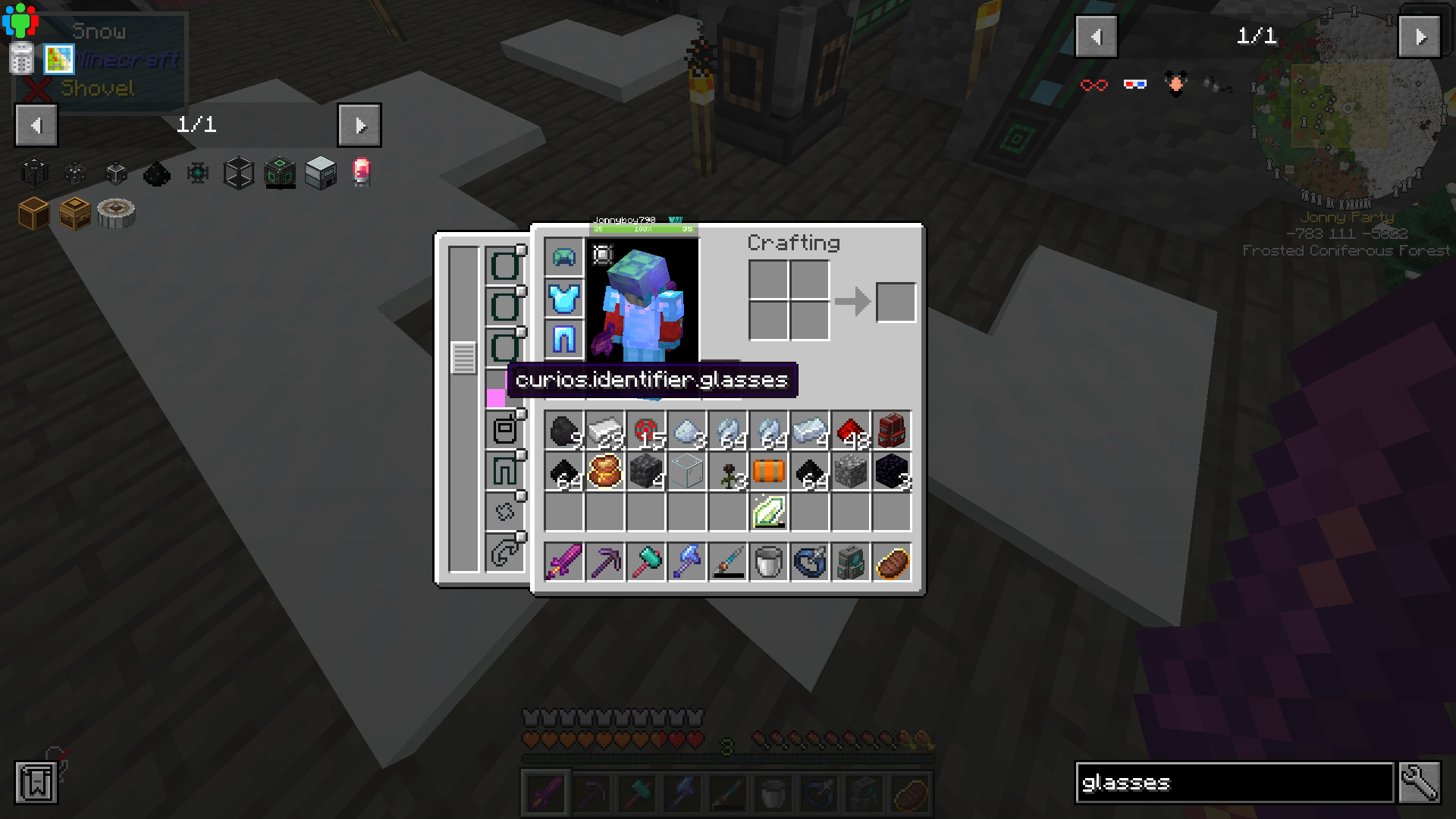This screenshot has width=1456, height=819.
Task: Click next page arrow on left panel
Action: pos(360,125)
